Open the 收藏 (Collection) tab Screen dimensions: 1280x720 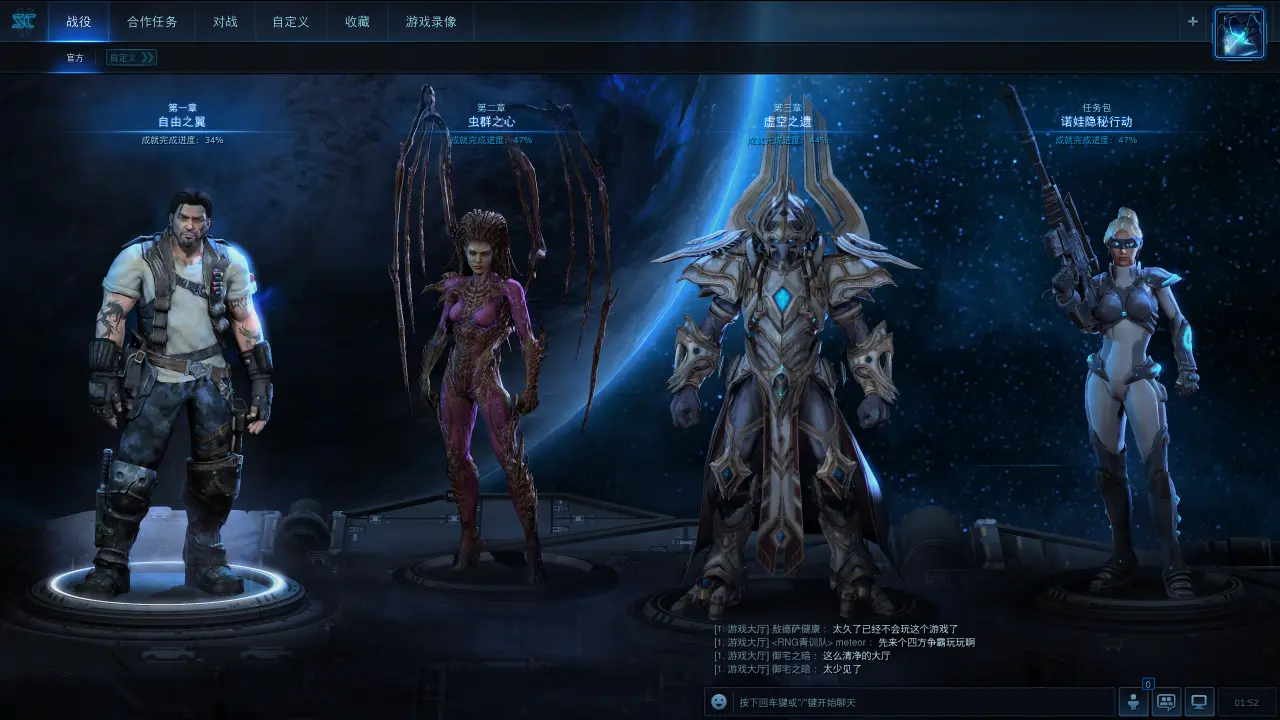357,22
